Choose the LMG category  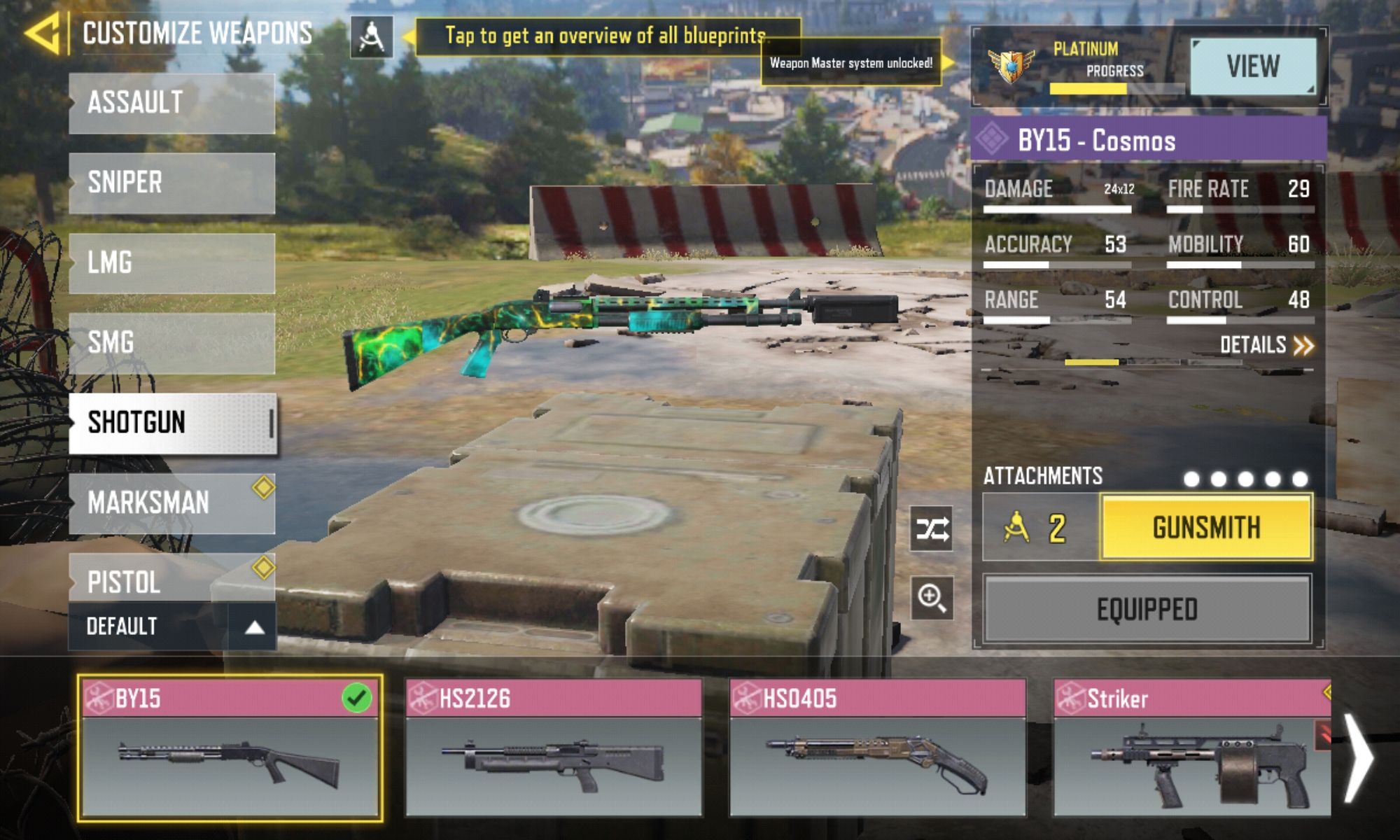[171, 262]
